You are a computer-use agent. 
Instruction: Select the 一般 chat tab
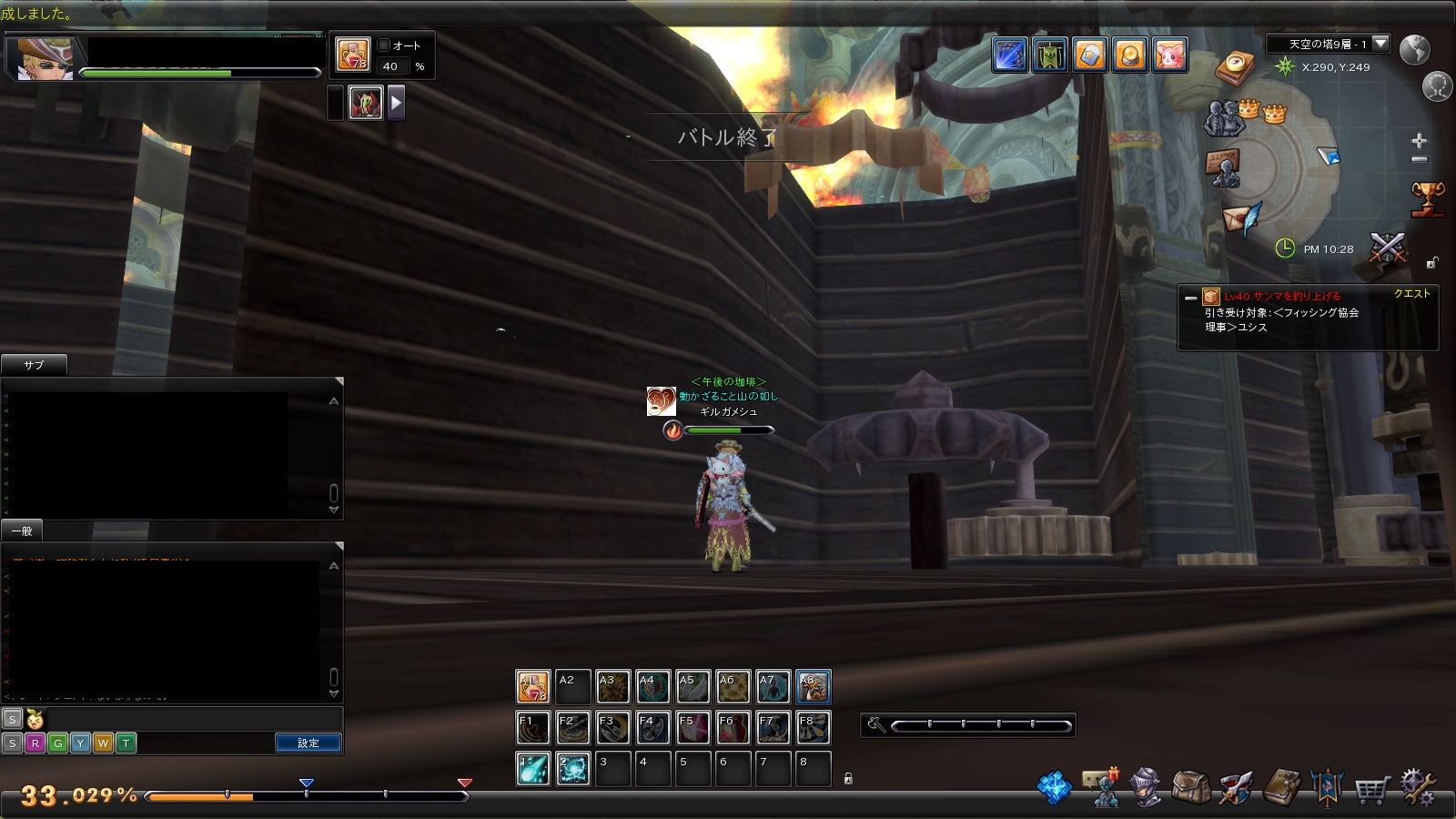tap(22, 531)
